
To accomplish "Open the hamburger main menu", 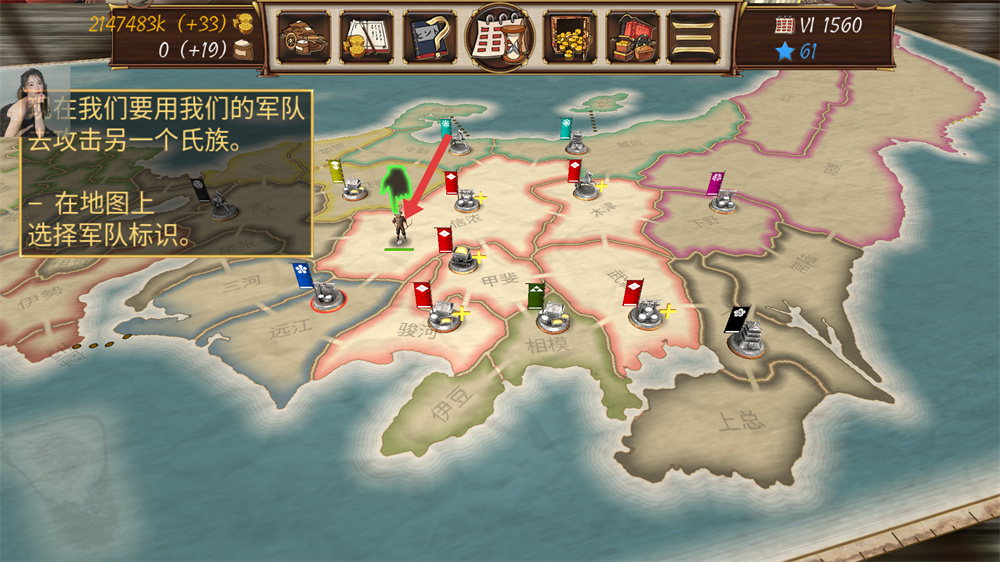I will click(693, 38).
